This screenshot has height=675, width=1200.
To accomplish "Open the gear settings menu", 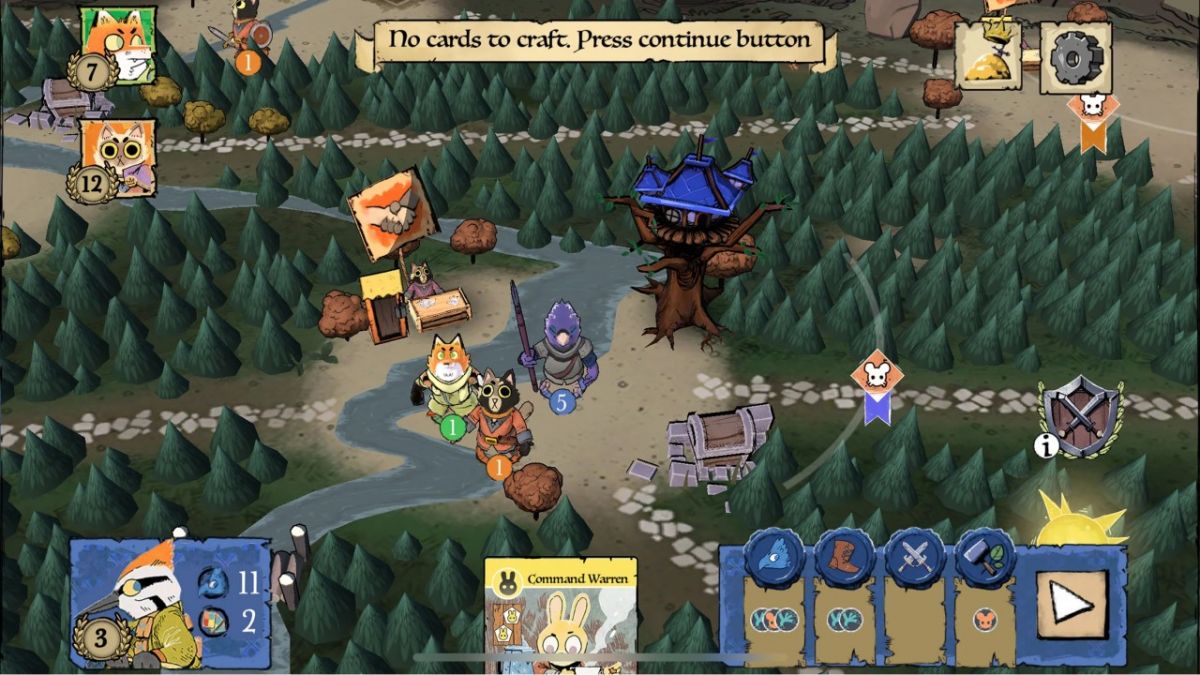I will pos(1076,57).
